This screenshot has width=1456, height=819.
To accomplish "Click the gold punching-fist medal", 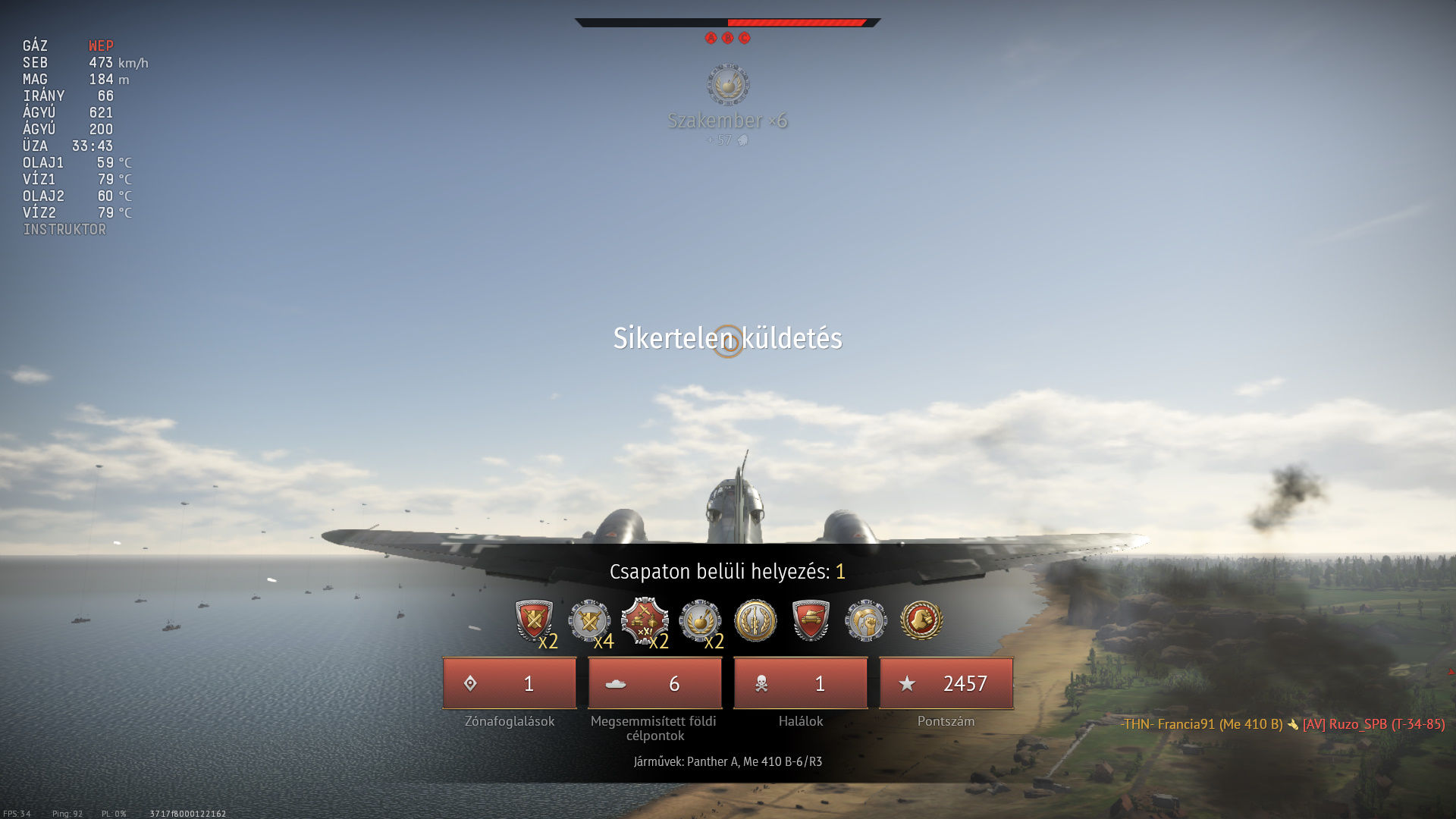I will 921,620.
